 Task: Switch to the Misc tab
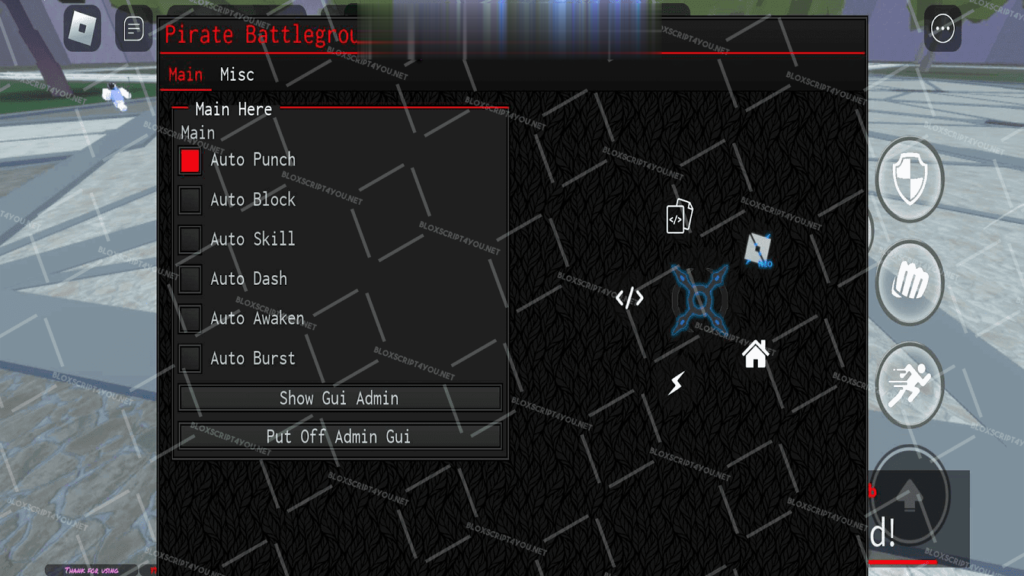[237, 75]
